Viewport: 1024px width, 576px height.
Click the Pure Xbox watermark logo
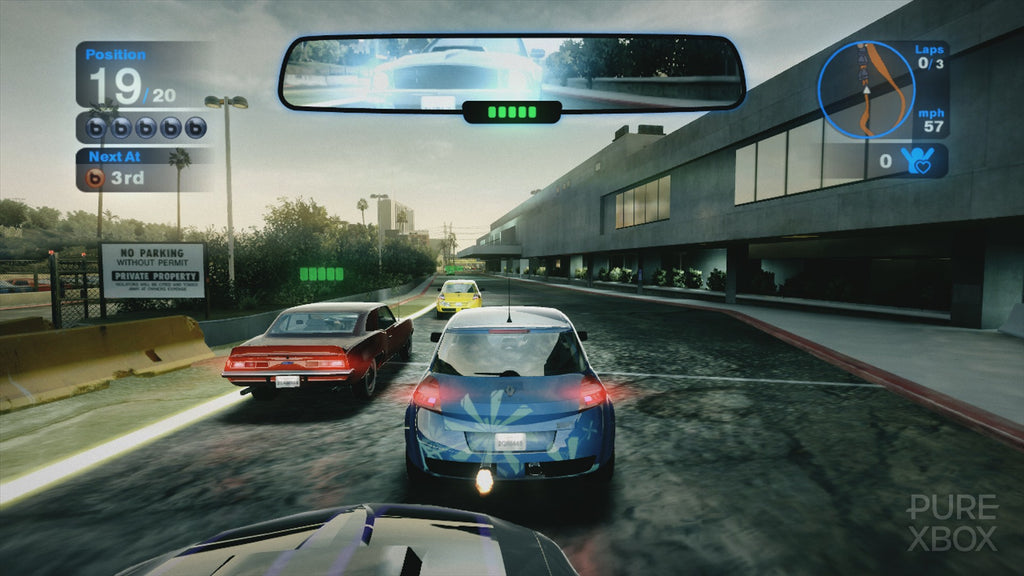coord(951,523)
